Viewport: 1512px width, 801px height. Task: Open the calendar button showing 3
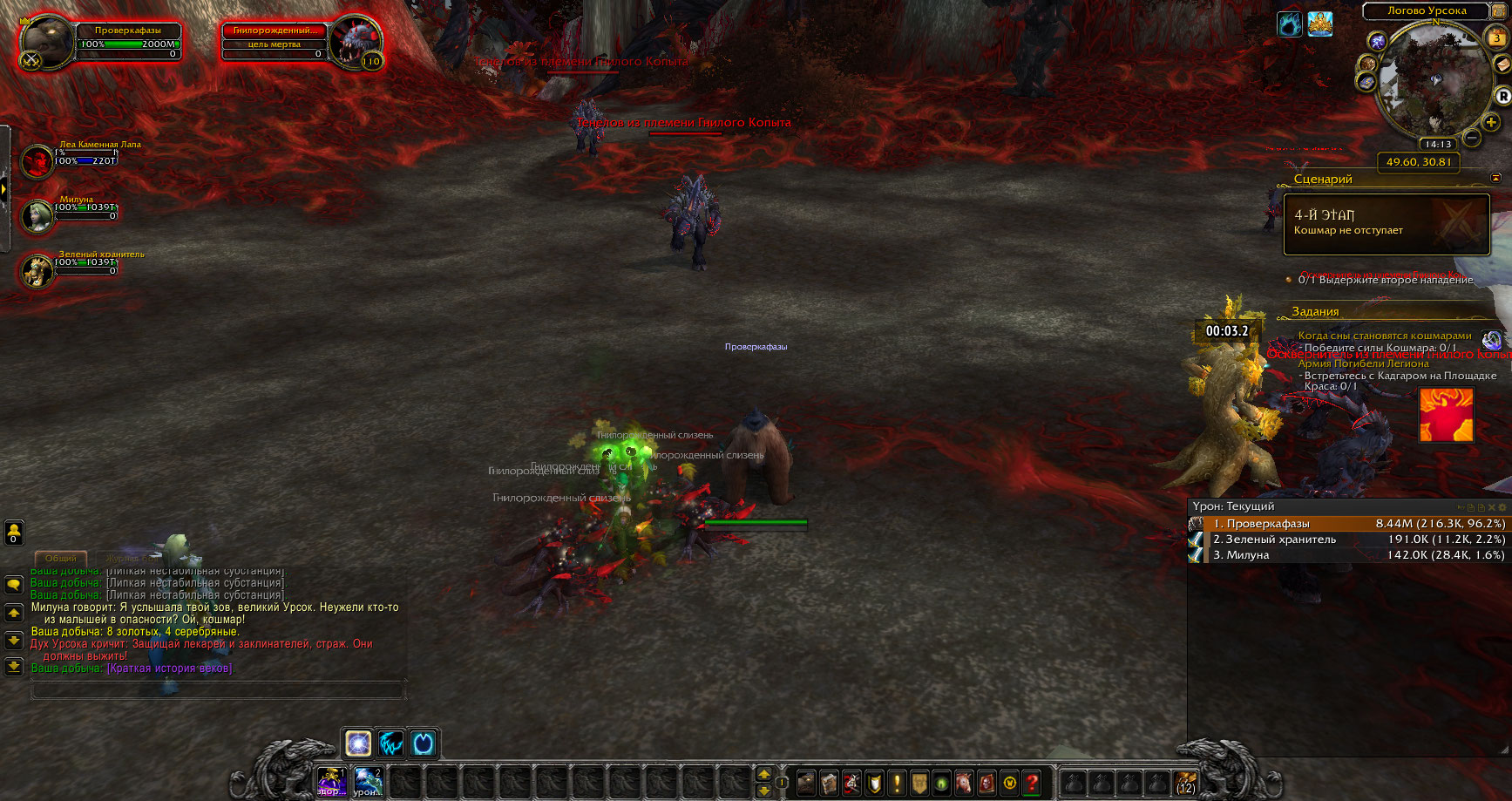(x=1496, y=37)
